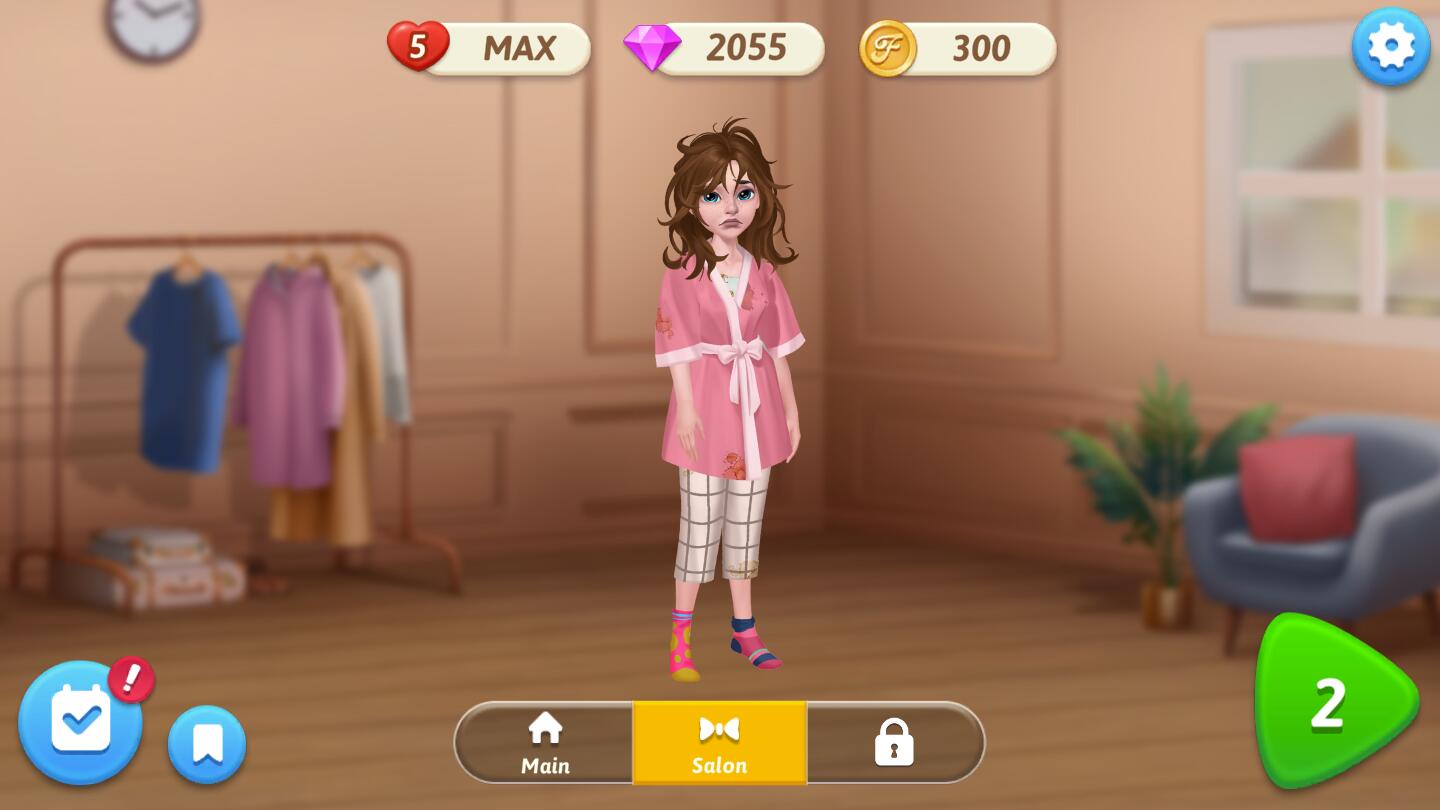The height and width of the screenshot is (810, 1440).
Task: Click the blue bookmark icon
Action: 206,742
